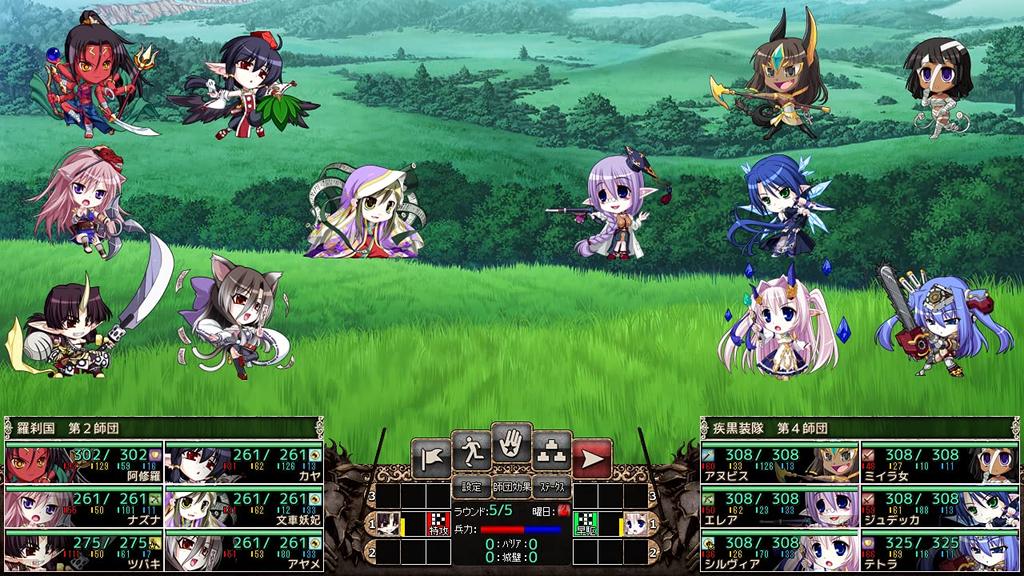Screen dimensions: 1024x576
Task: Click the ミイラ女 enemy unit panel
Action: (x=939, y=464)
